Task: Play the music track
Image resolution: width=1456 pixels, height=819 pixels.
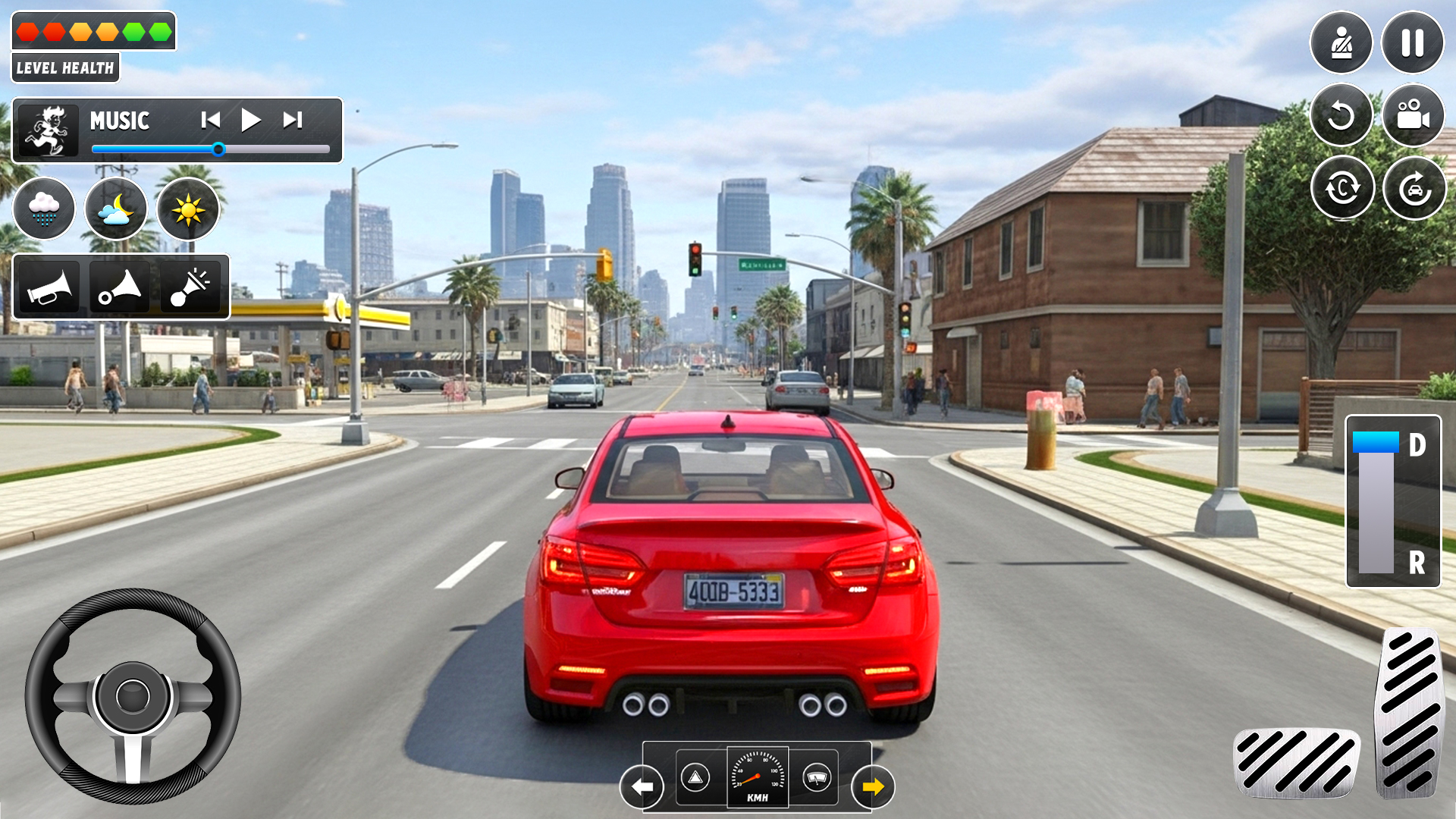Action: pos(250,120)
